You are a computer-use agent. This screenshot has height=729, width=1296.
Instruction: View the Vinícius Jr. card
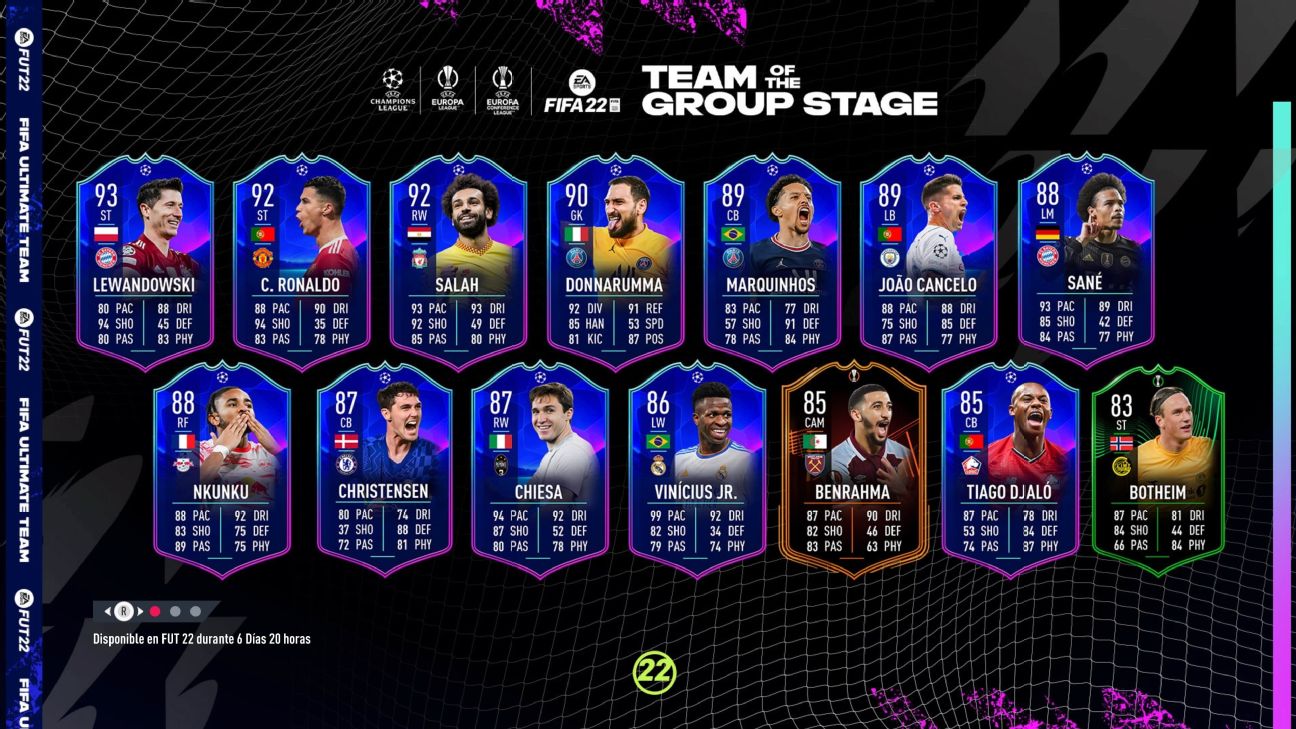(x=697, y=470)
